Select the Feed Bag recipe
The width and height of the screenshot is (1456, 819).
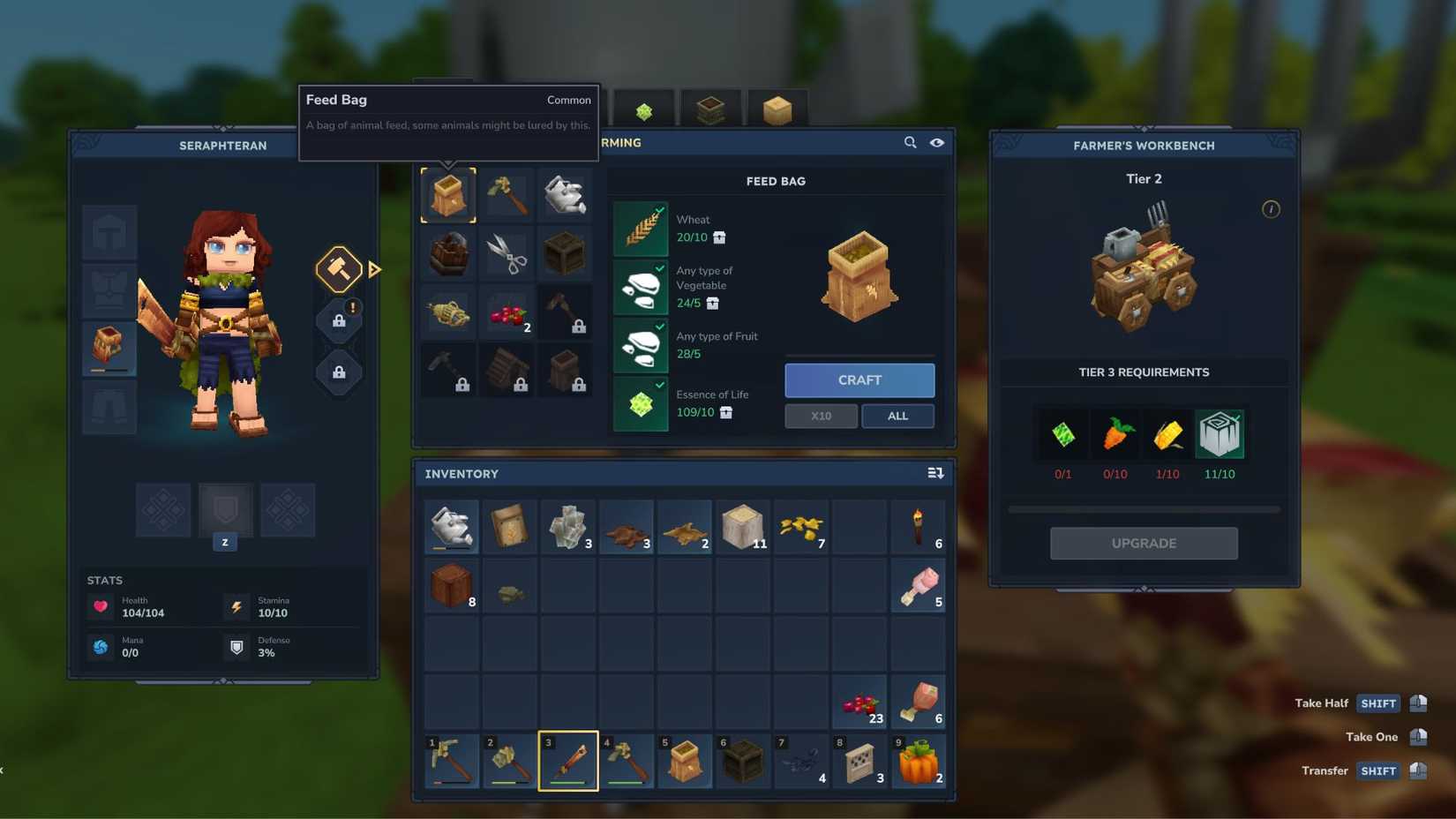448,194
